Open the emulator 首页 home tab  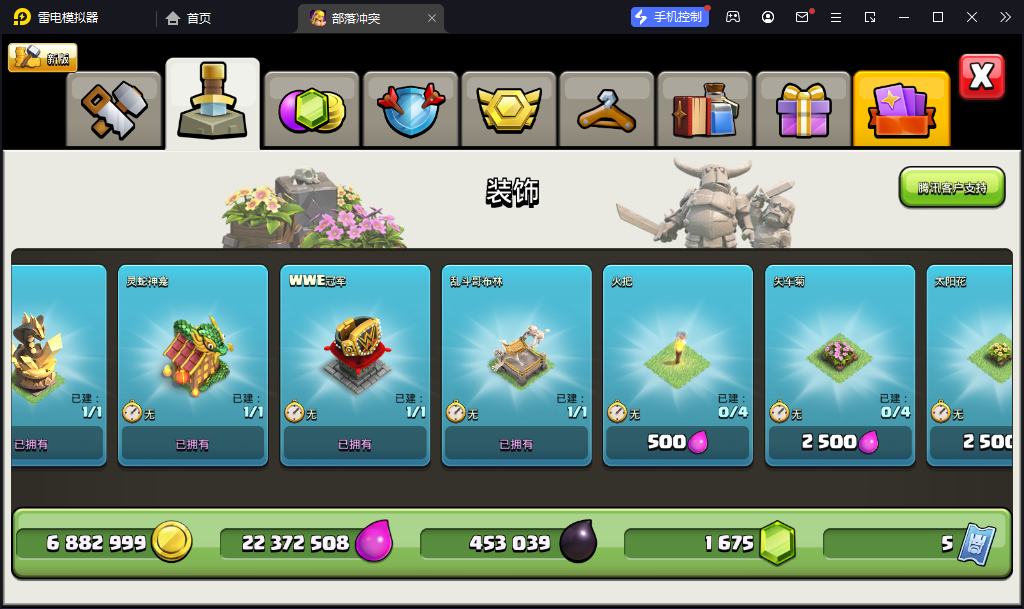point(189,18)
